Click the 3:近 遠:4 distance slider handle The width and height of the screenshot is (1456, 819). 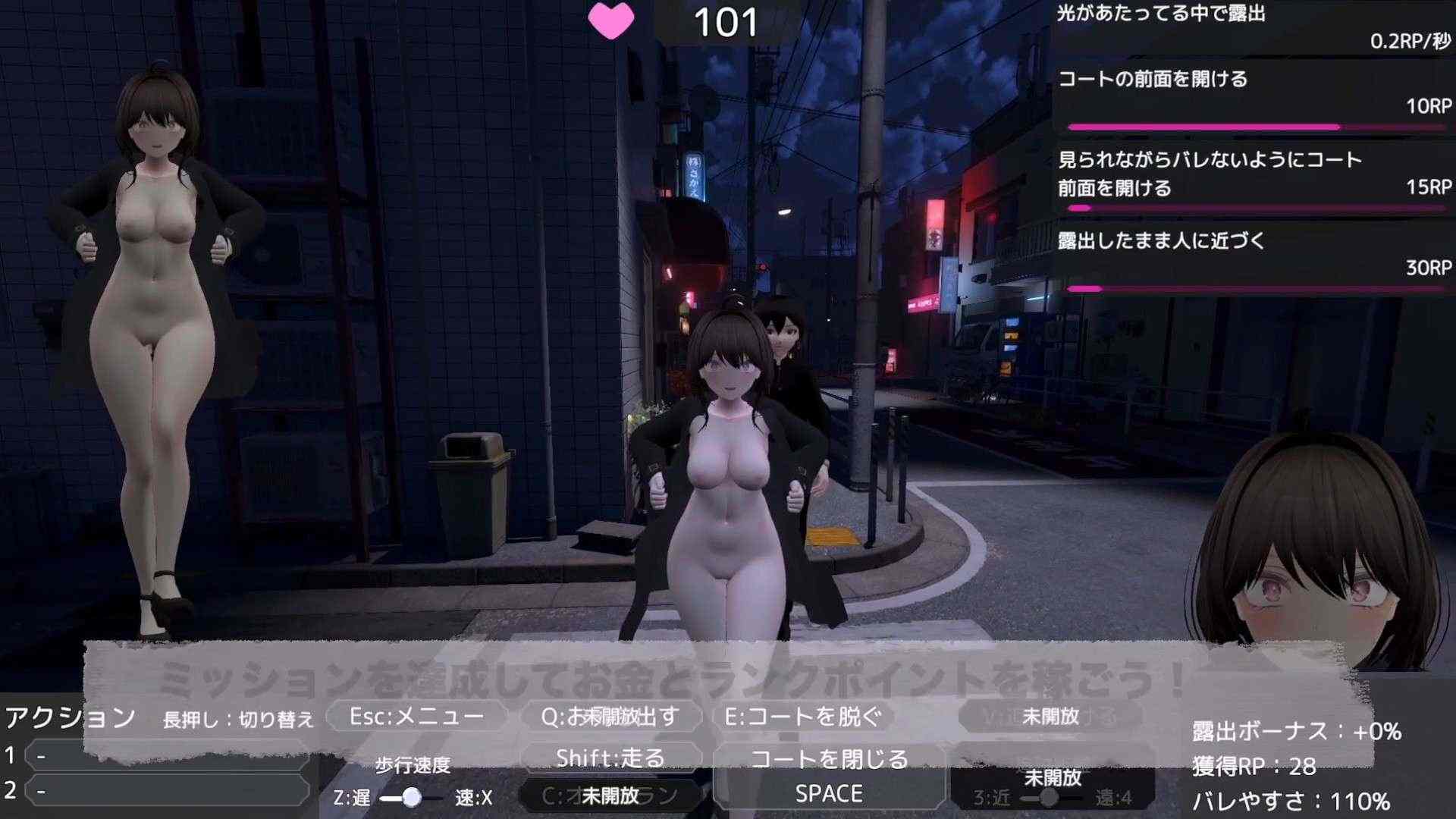[1050, 799]
